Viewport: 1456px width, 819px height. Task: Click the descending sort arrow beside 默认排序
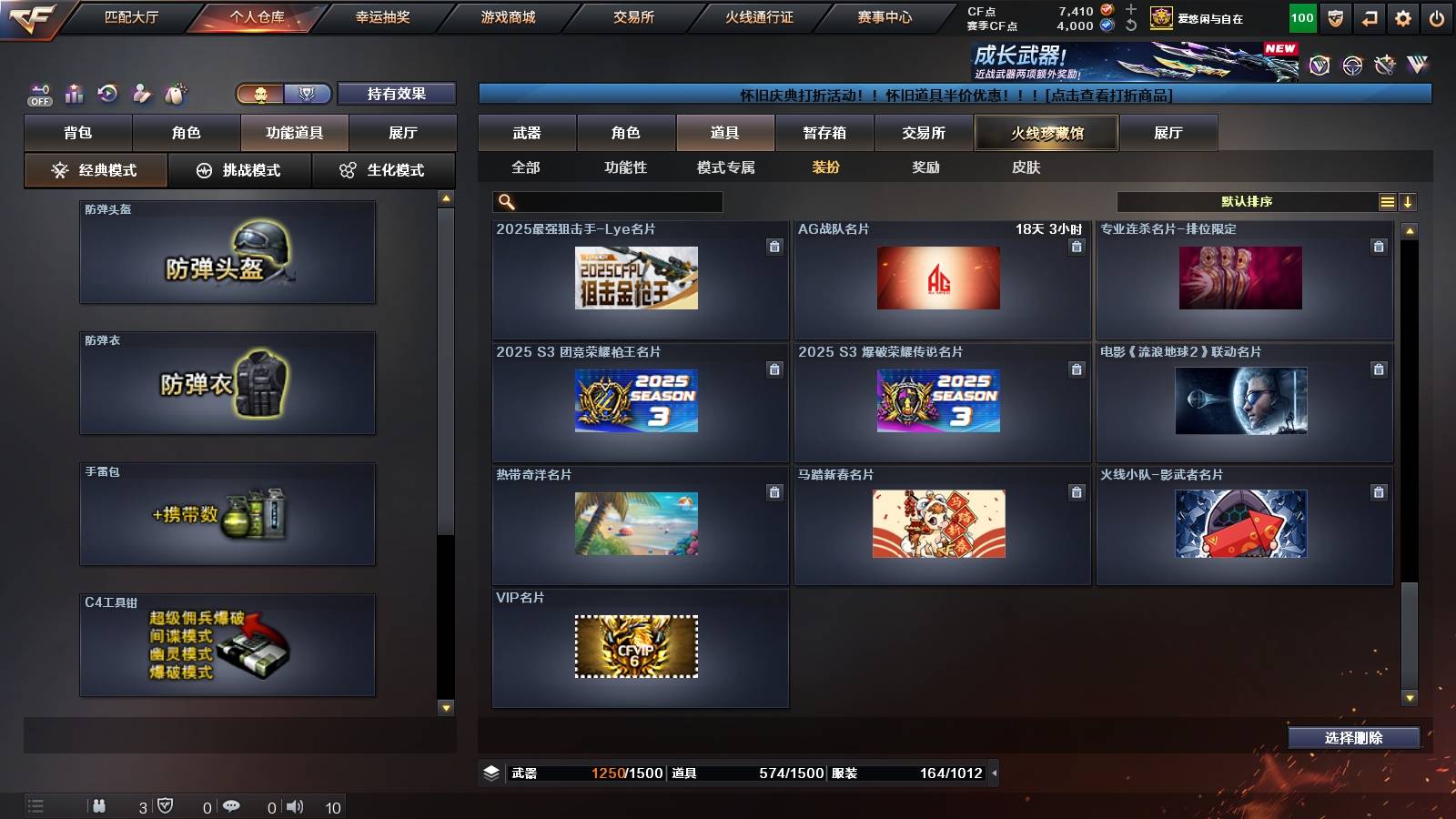click(x=1409, y=200)
